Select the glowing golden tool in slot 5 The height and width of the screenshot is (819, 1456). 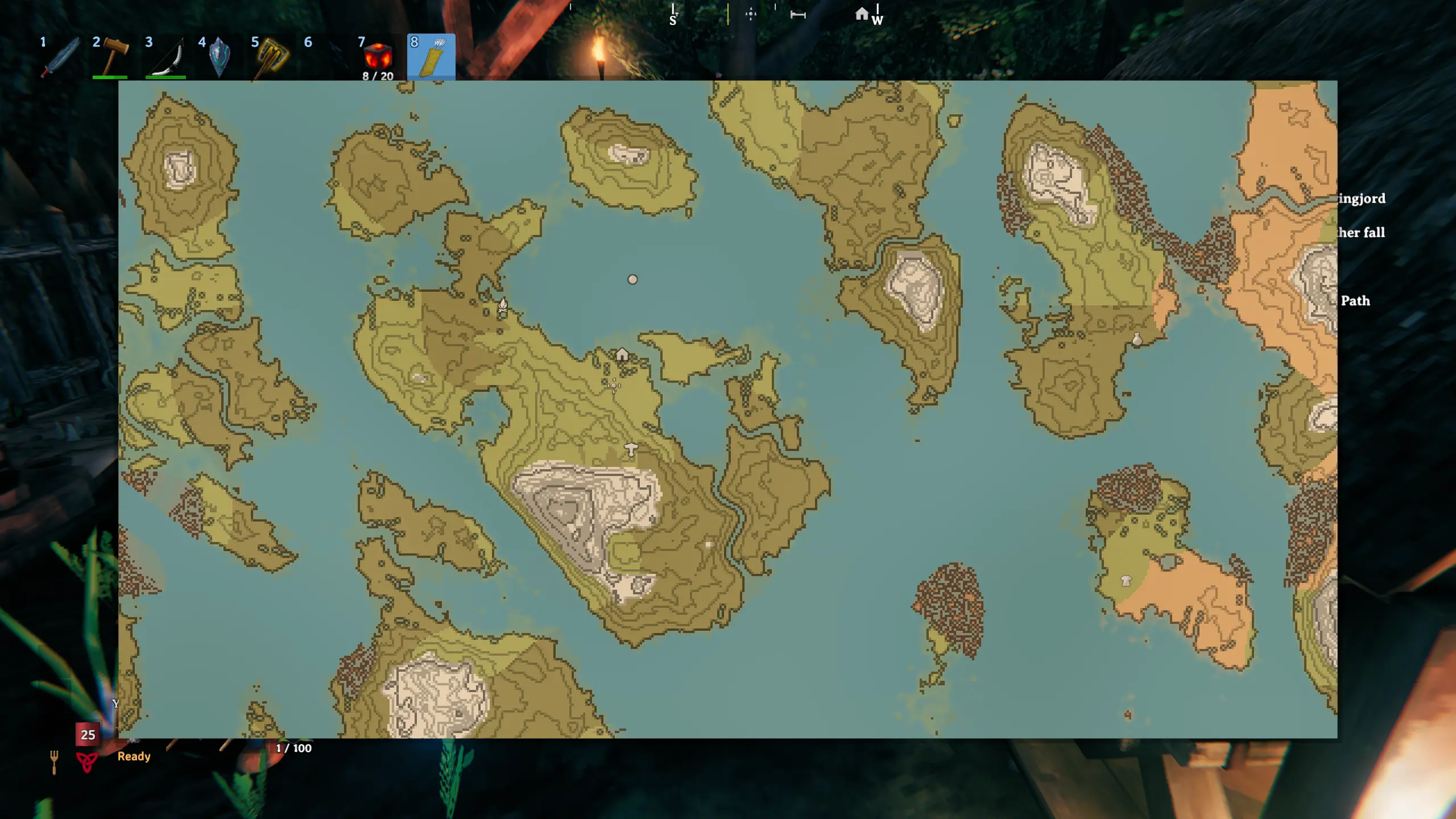272,57
